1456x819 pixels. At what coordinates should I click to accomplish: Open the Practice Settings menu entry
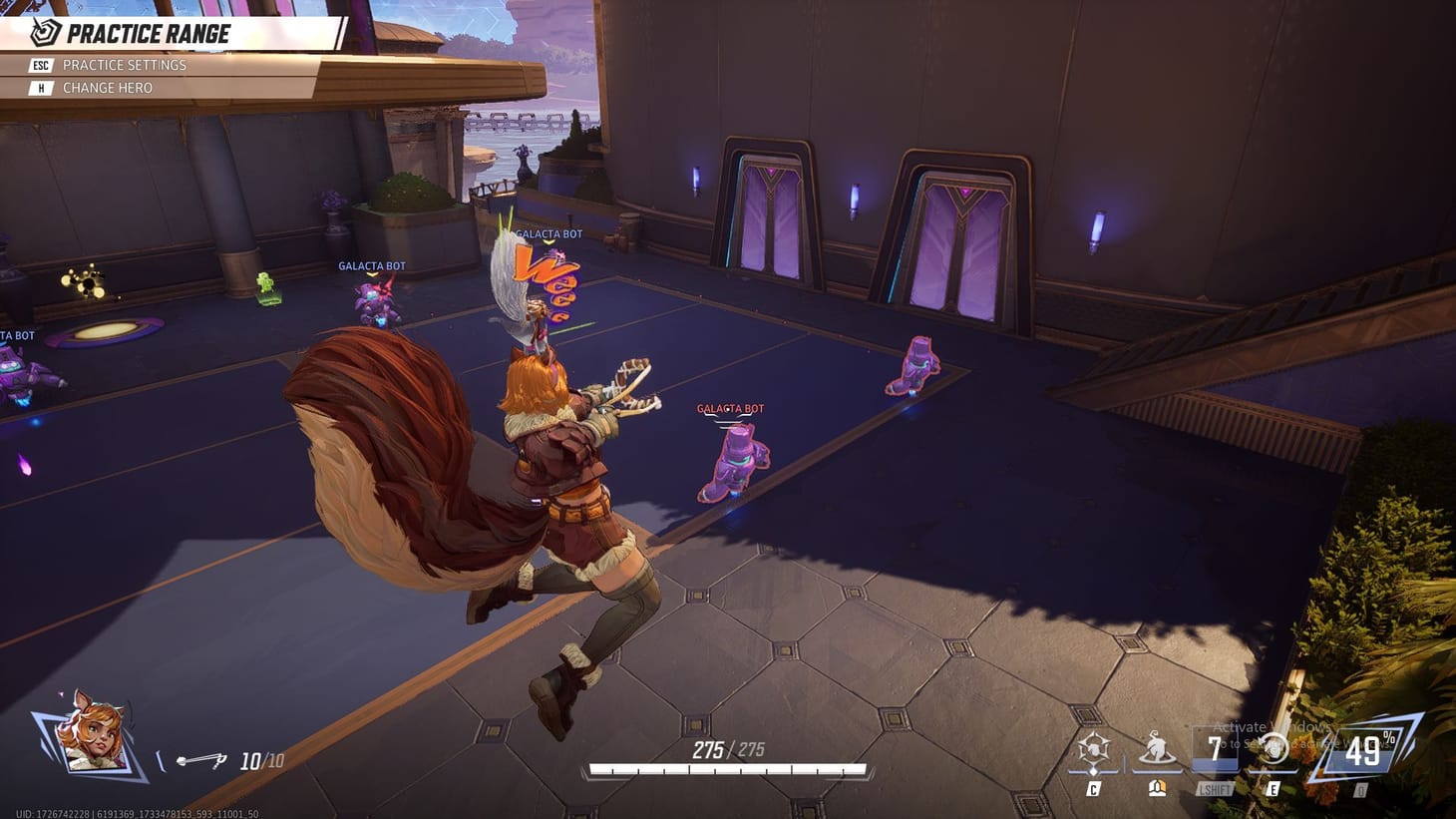tap(123, 65)
